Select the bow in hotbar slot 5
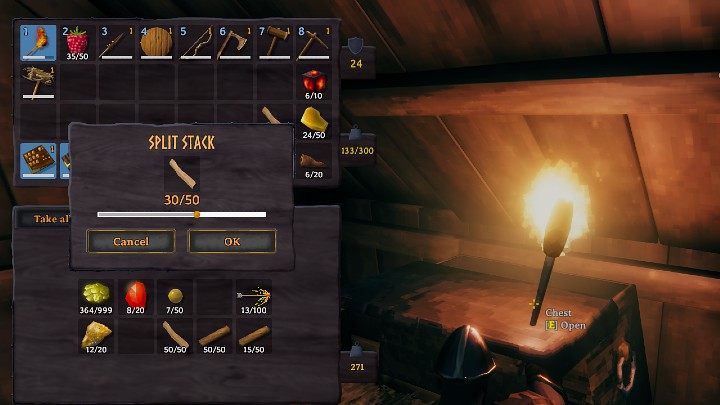The width and height of the screenshot is (720, 405). [x=195, y=44]
